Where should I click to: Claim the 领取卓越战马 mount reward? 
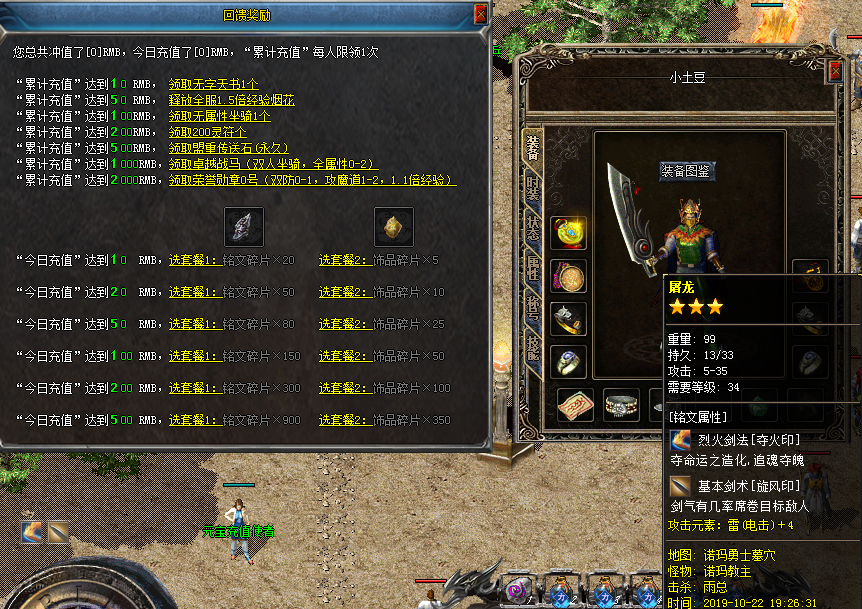[x=273, y=164]
